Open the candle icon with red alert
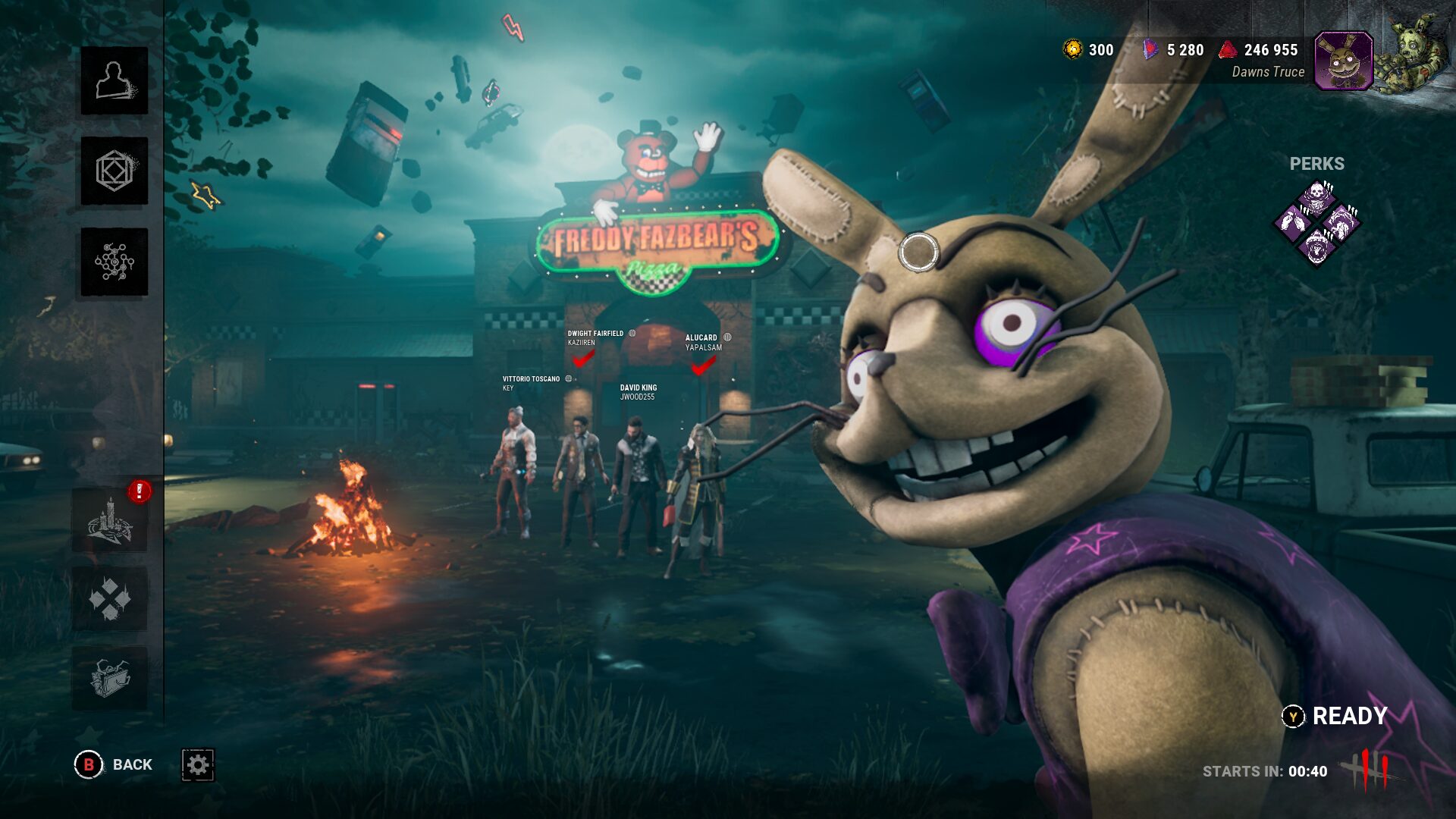Image resolution: width=1456 pixels, height=819 pixels. pos(111,520)
